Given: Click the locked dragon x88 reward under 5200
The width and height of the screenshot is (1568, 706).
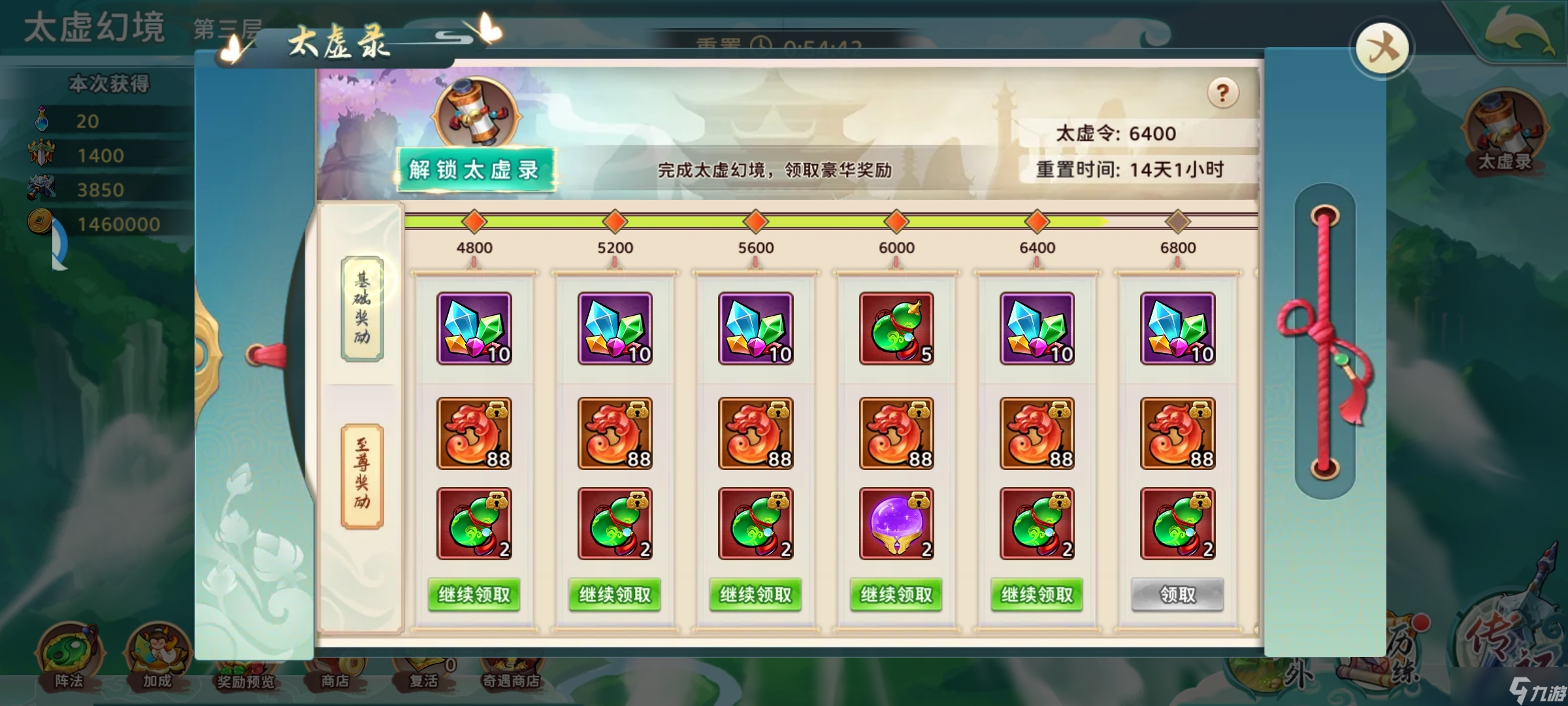Looking at the screenshot, I should pyautogui.click(x=615, y=432).
